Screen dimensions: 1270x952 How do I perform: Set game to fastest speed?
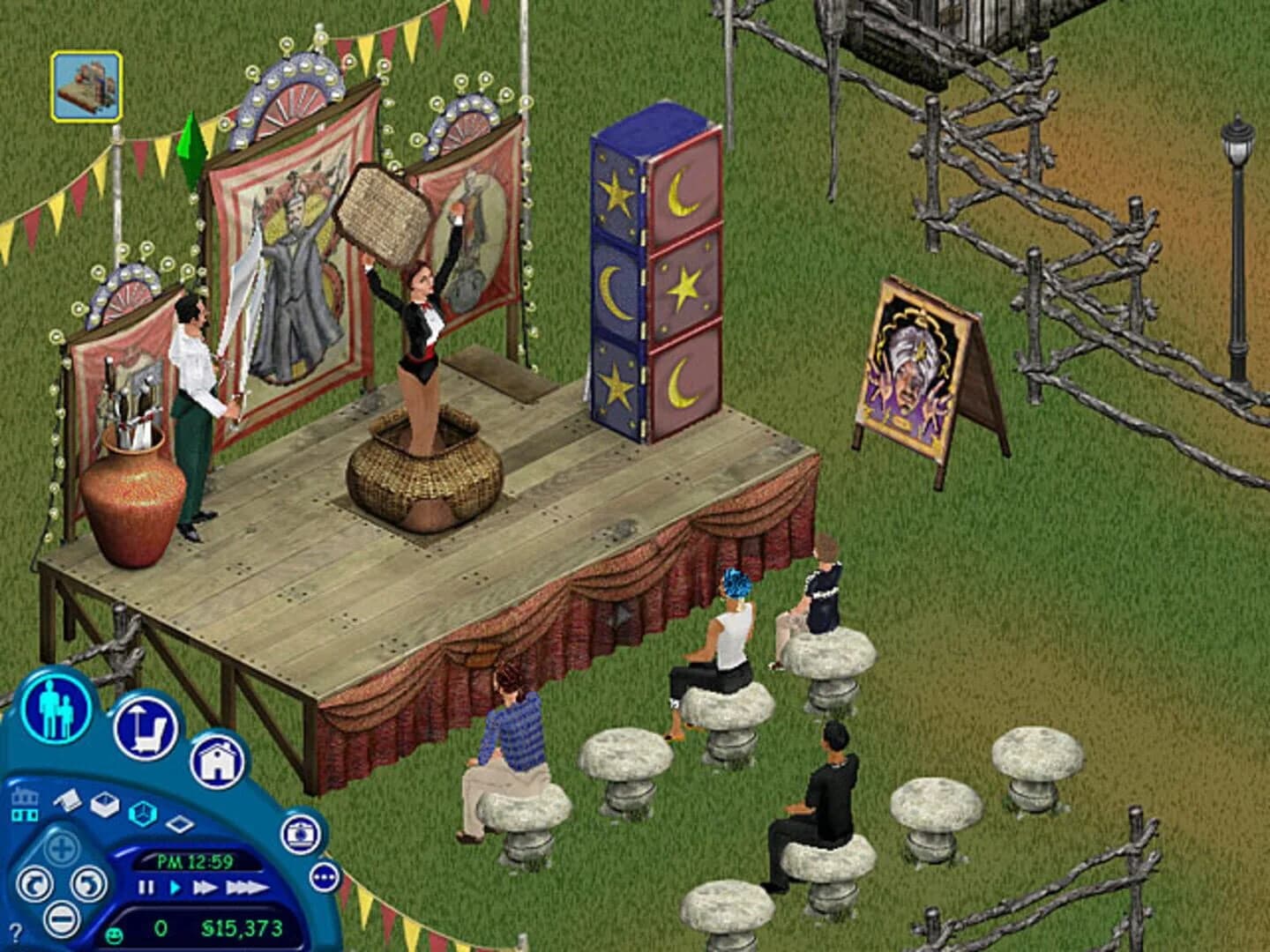(248, 887)
